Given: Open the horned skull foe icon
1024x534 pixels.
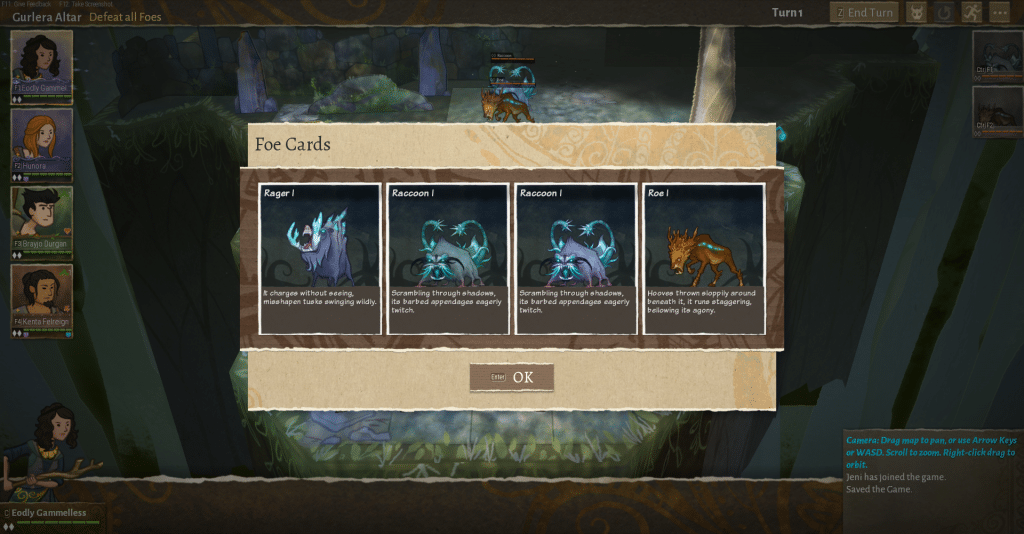Looking at the screenshot, I should 916,13.
